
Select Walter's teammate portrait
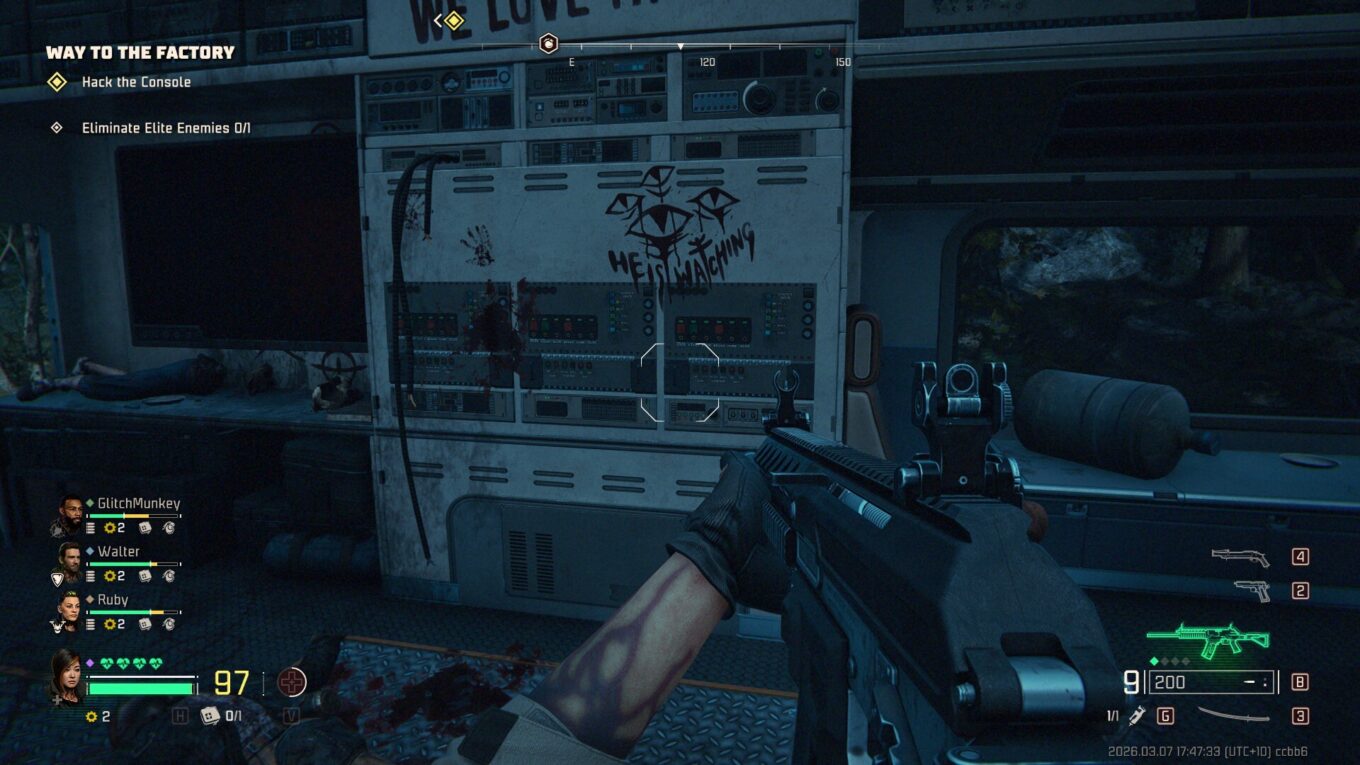tap(69, 561)
